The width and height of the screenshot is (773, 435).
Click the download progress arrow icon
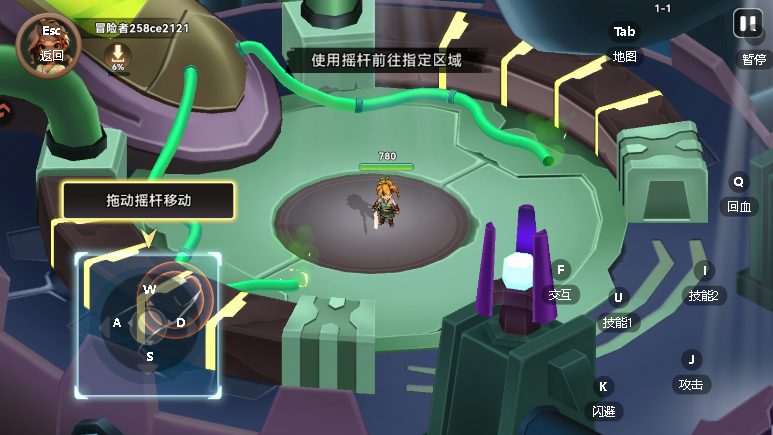coord(118,54)
